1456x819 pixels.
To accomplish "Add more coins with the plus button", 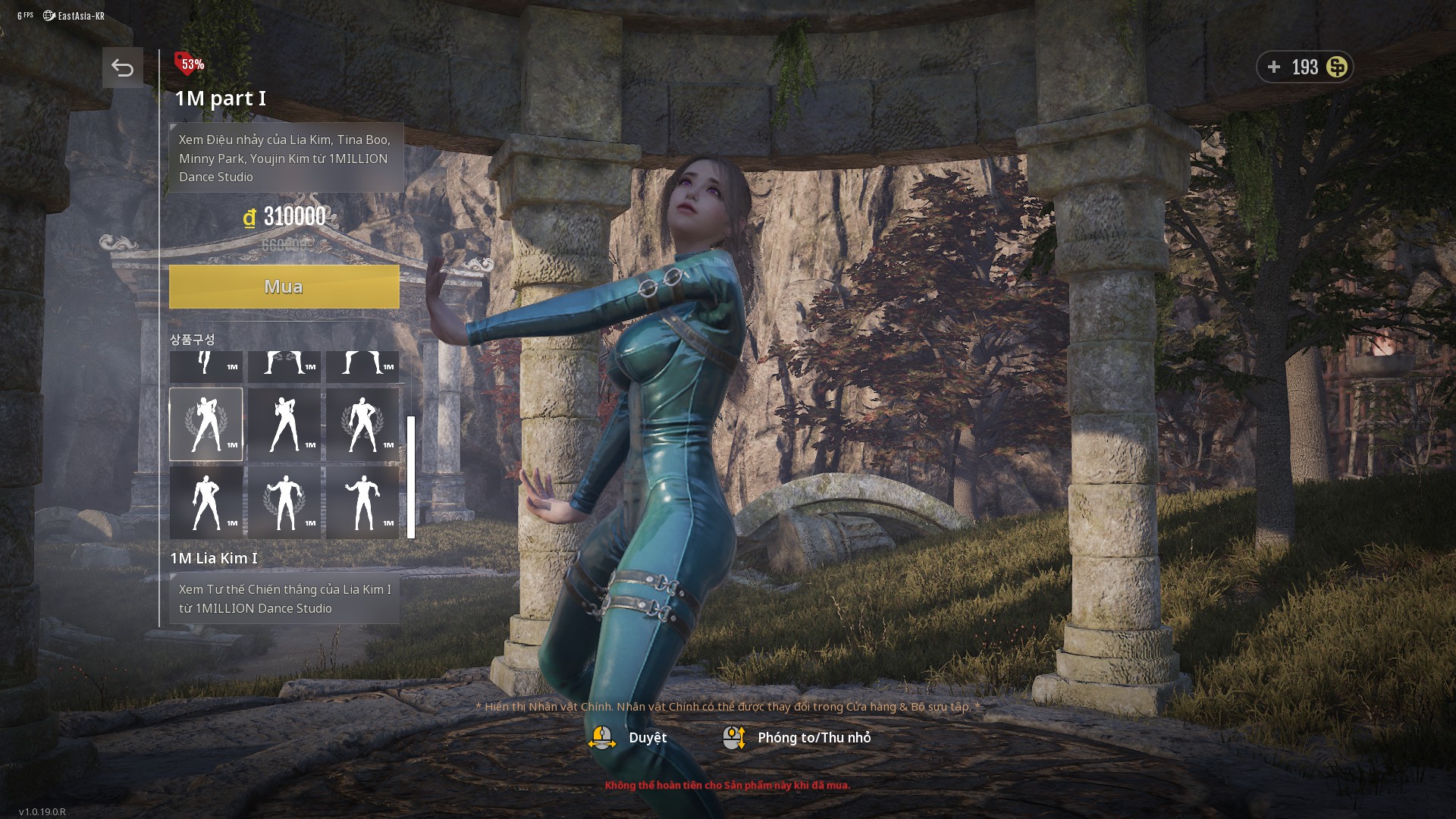I will tap(1274, 67).
